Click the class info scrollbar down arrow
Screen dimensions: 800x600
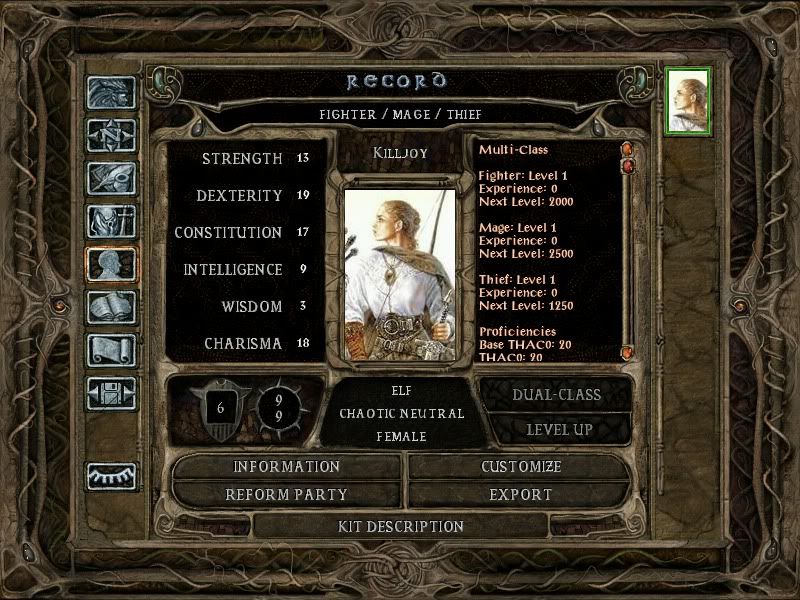click(627, 352)
